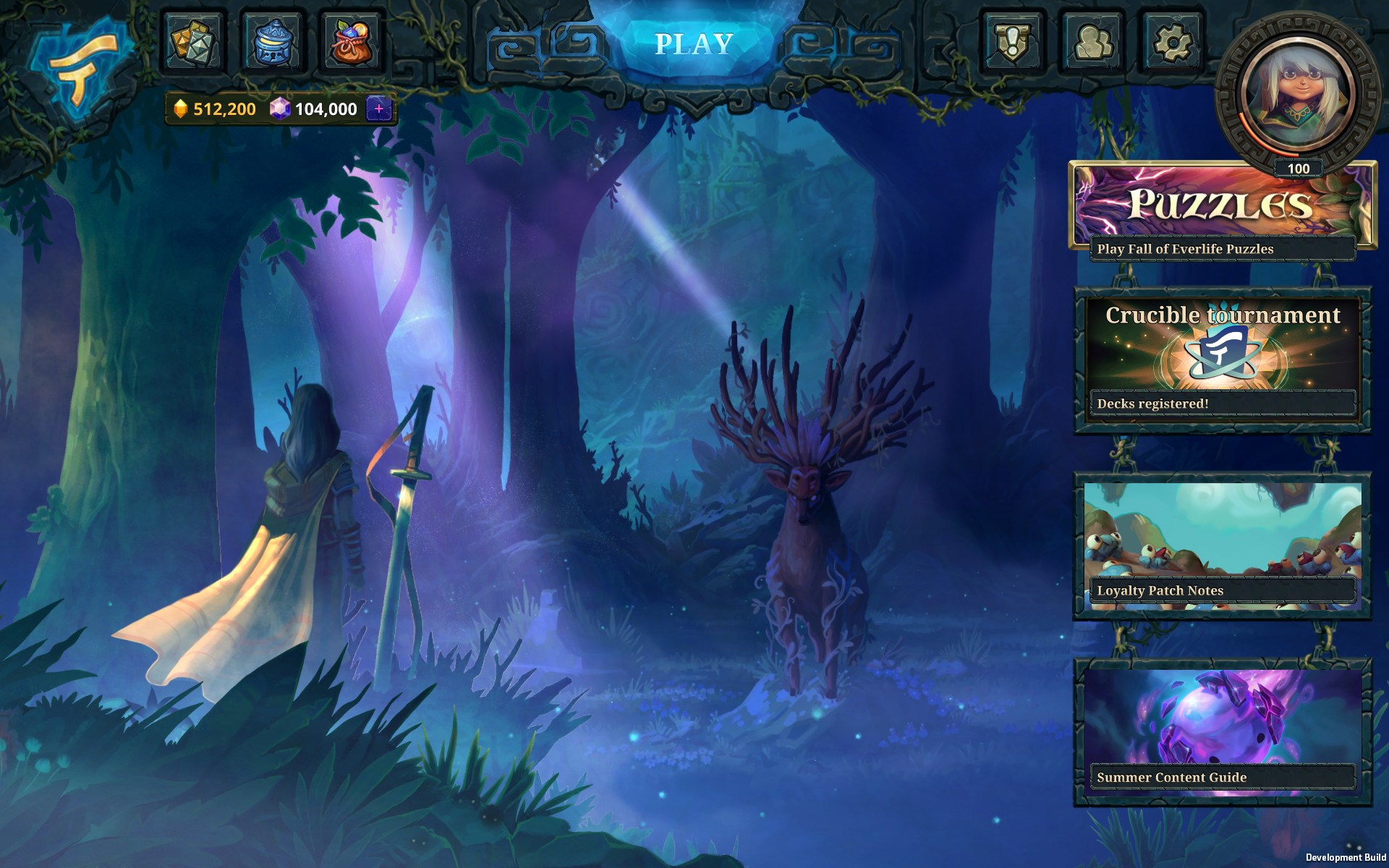Open the friends social icon

[1091, 41]
